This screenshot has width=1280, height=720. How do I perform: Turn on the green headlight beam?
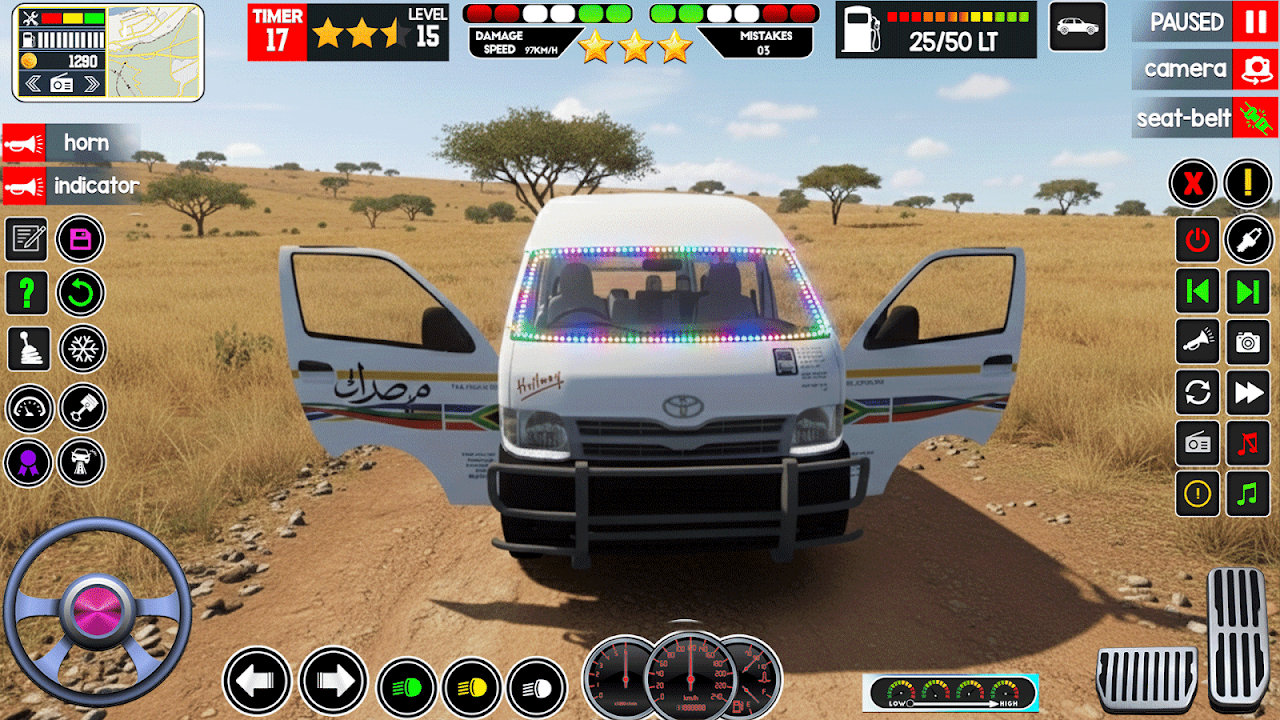[x=406, y=688]
